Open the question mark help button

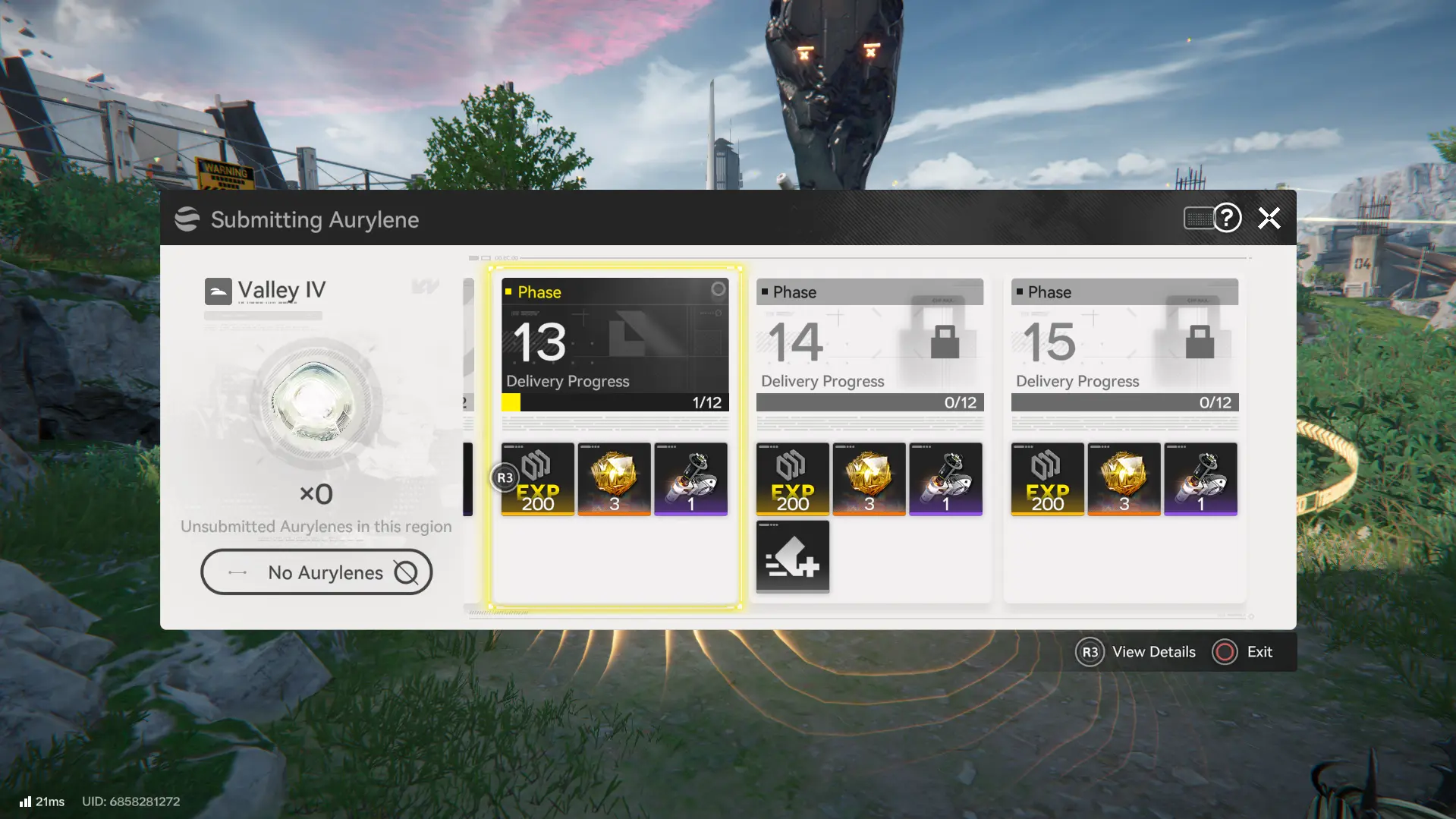coord(1227,219)
